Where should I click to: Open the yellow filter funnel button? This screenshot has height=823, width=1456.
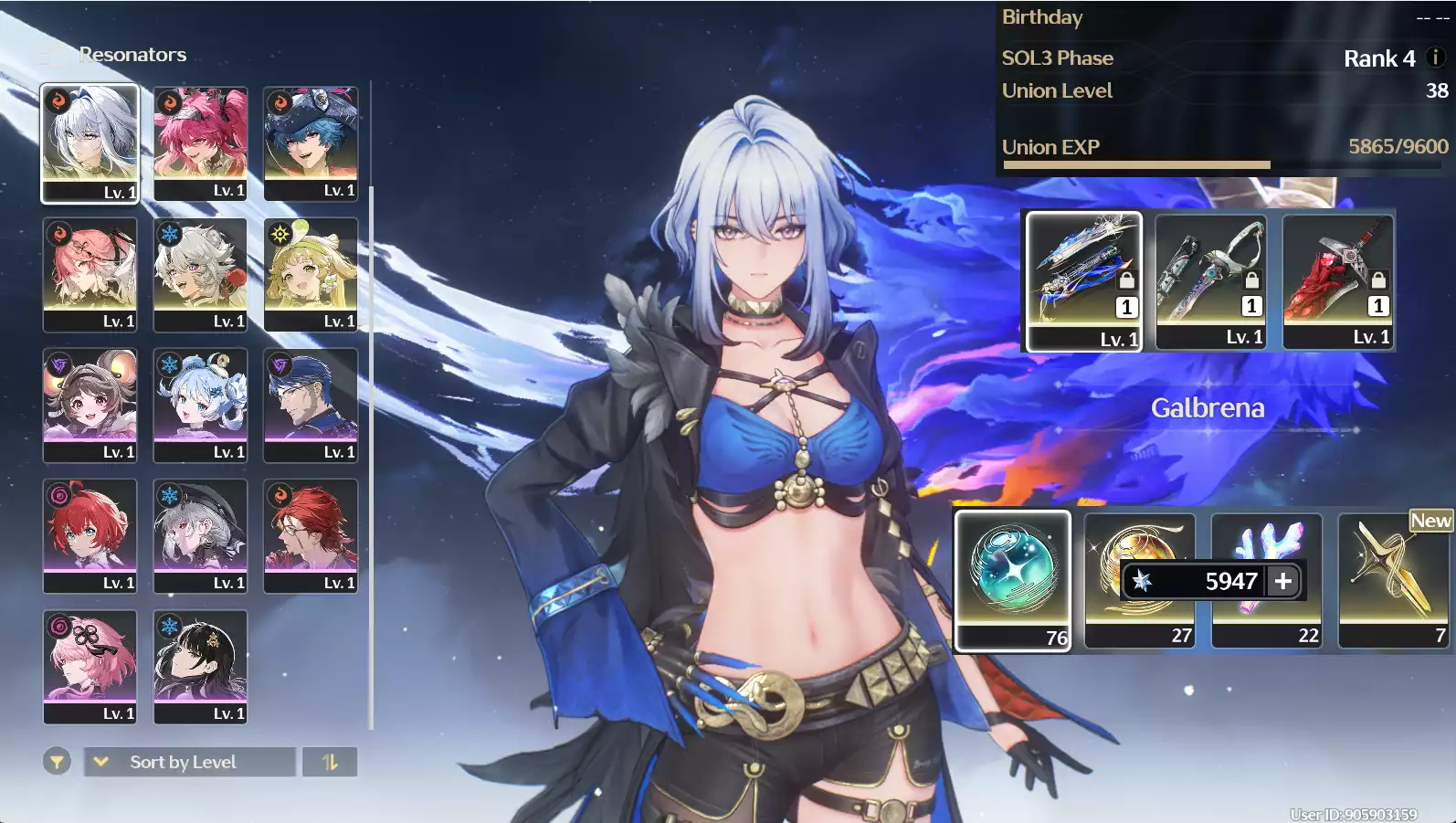[x=57, y=761]
